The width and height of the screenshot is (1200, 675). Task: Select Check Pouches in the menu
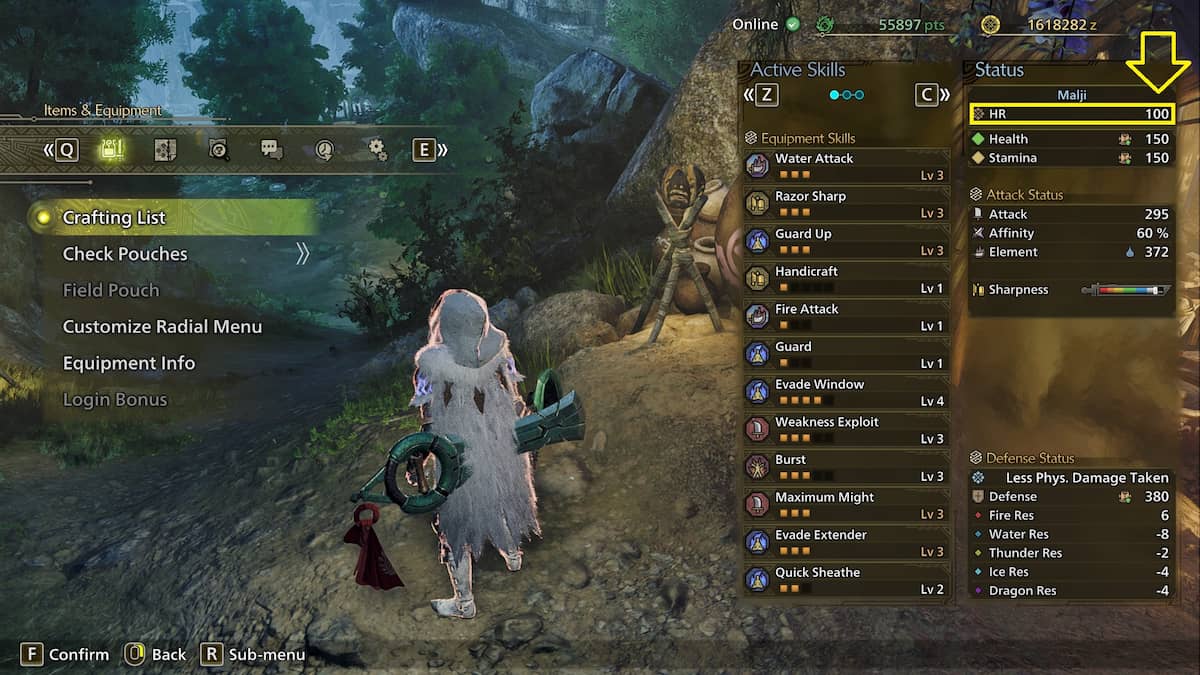point(125,254)
